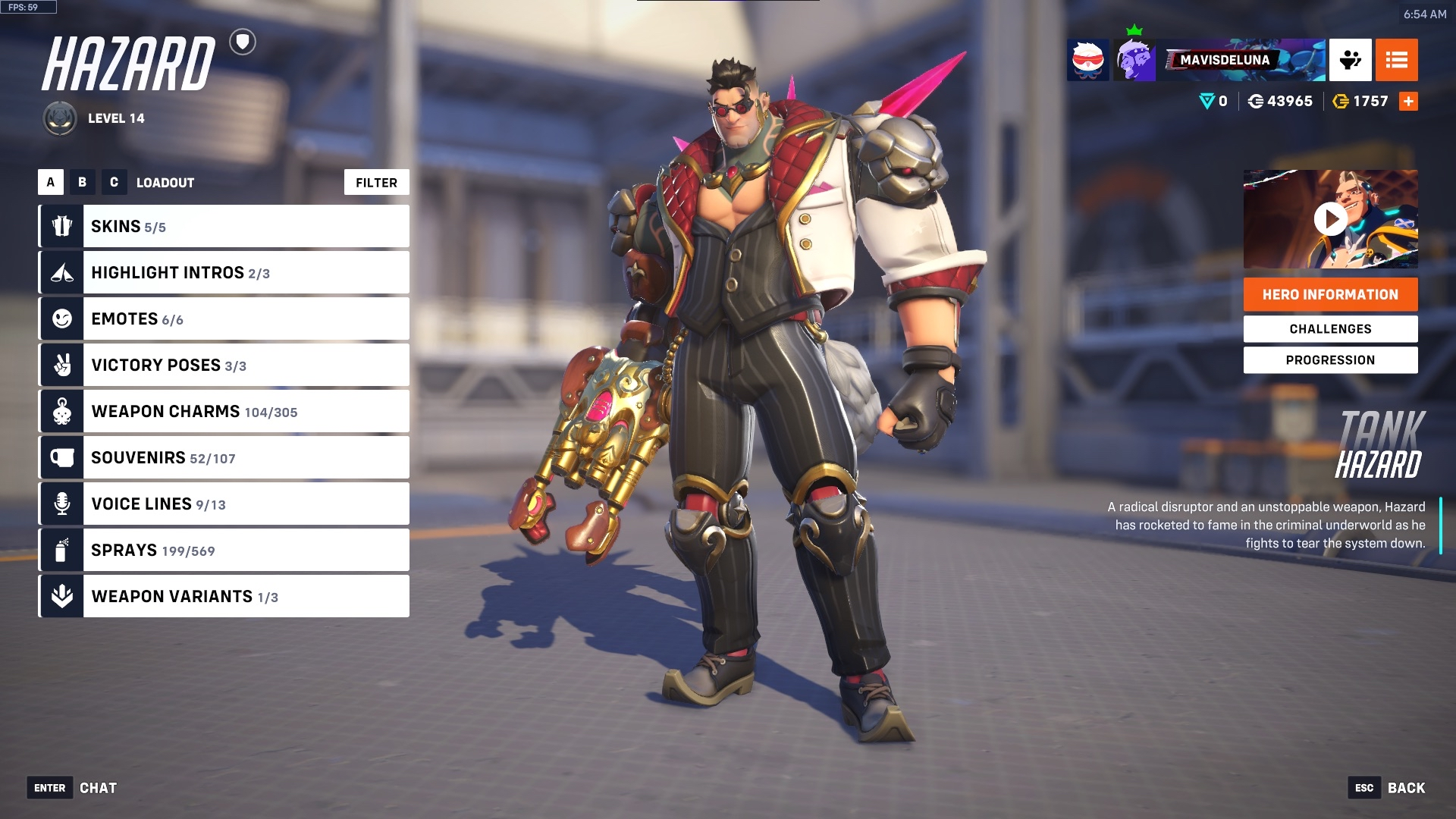1456x819 pixels.
Task: Open Highlight Intros list
Action: 224,272
